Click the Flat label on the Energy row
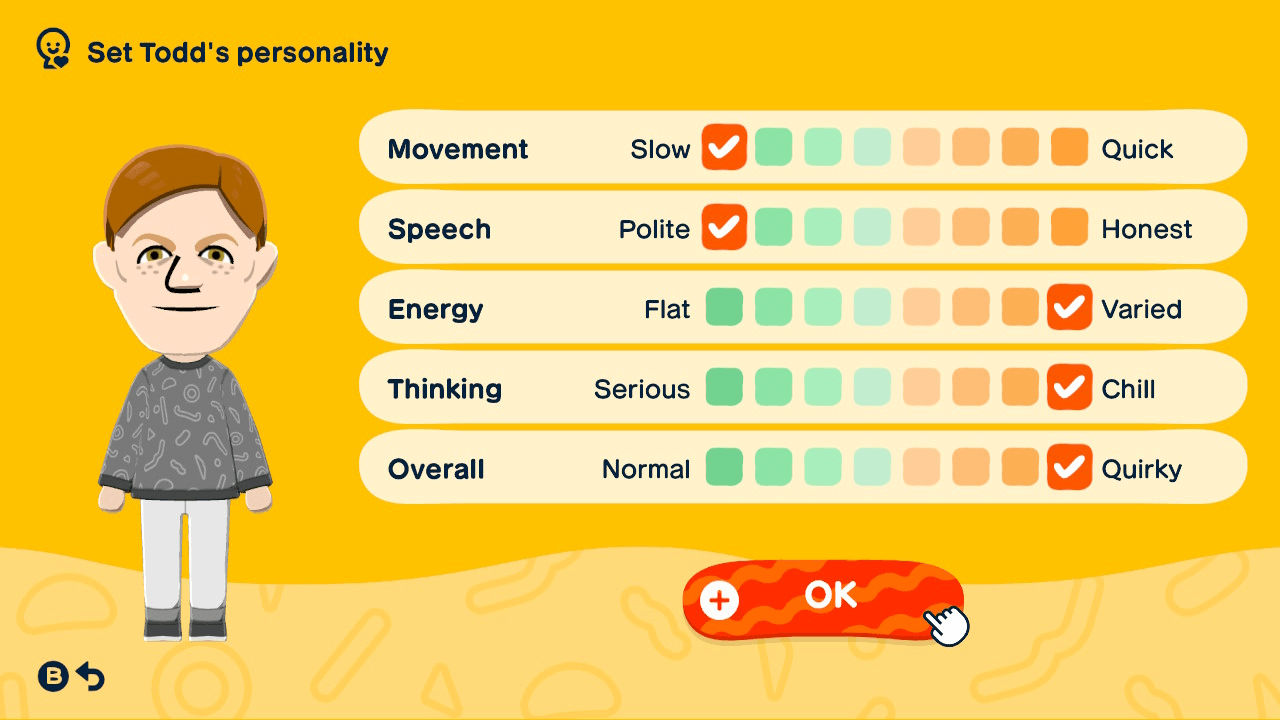1280x720 pixels. click(x=668, y=308)
